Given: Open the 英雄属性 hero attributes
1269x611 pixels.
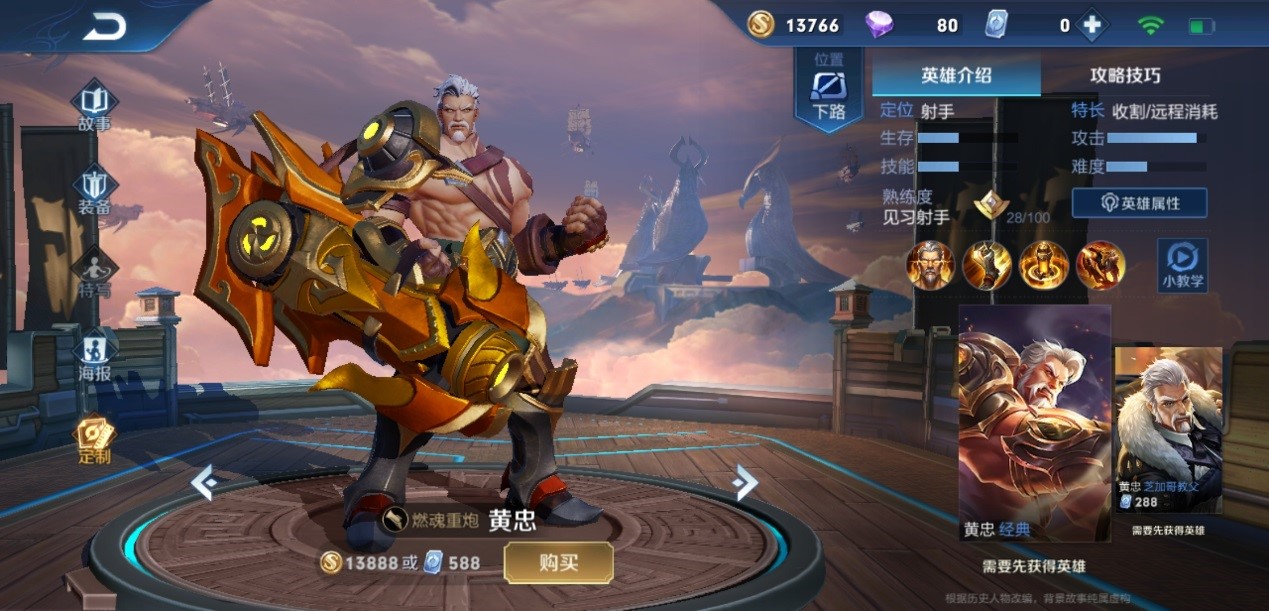Looking at the screenshot, I should coord(1139,203).
